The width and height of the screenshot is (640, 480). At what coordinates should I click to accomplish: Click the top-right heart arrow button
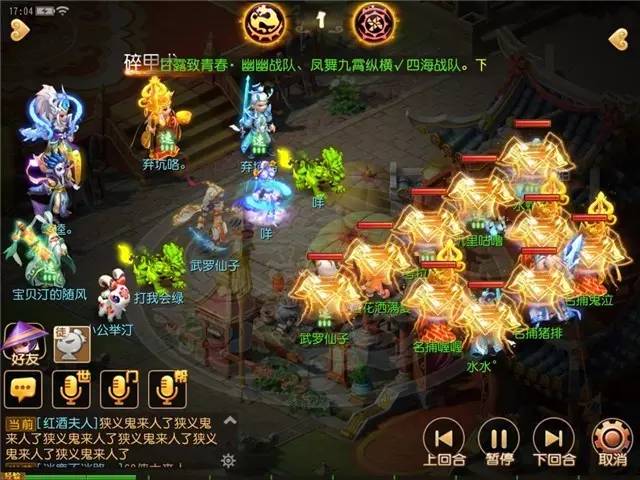[x=618, y=39]
